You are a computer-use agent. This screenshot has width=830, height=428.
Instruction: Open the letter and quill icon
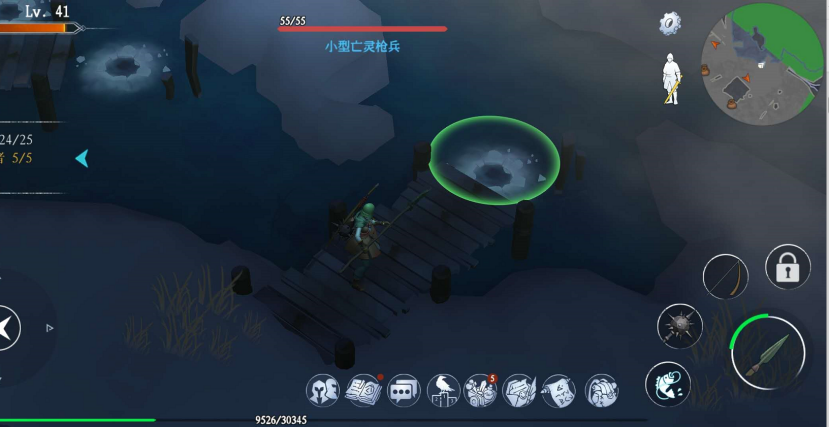[520, 391]
